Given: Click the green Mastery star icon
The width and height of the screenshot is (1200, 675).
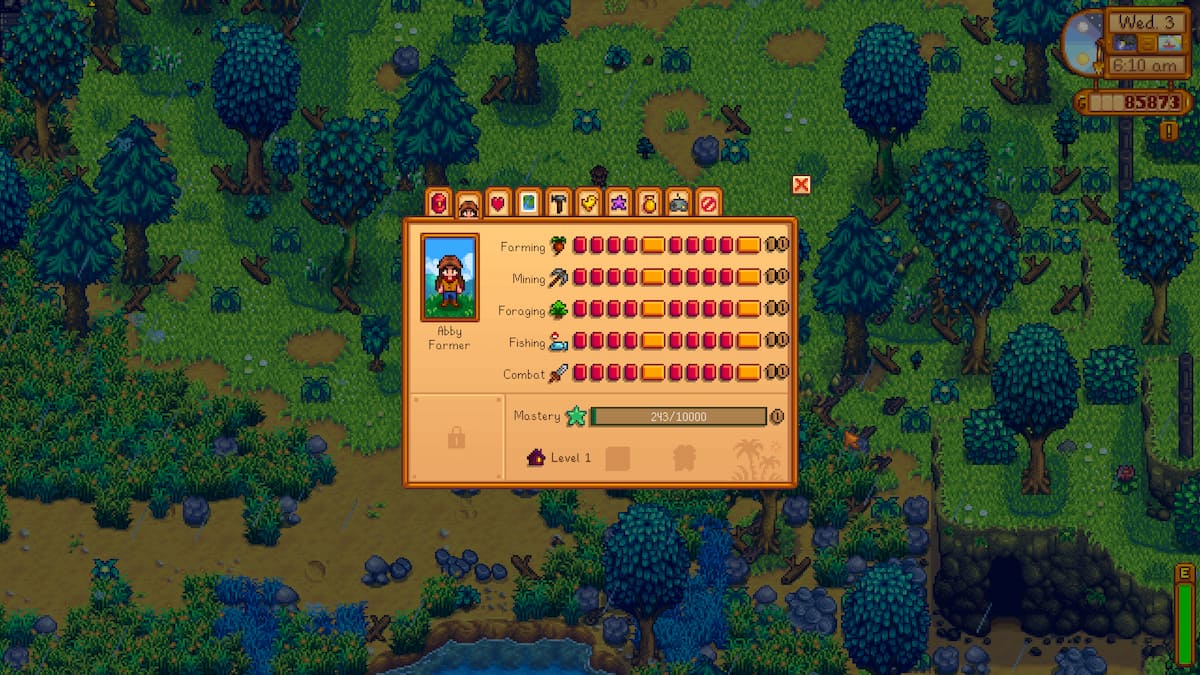Looking at the screenshot, I should (x=575, y=416).
